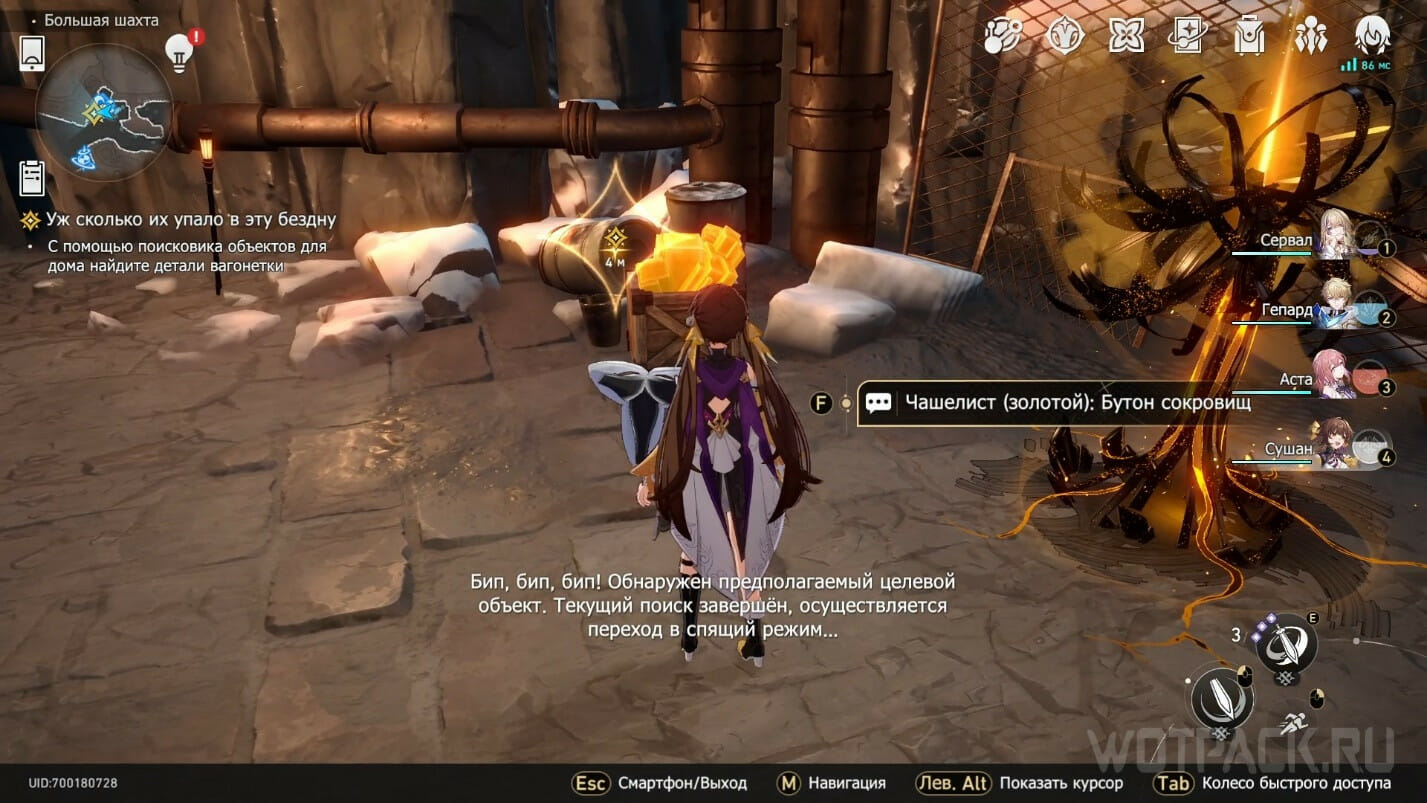Screen dimensions: 1427x803
Task: Open the minimap of the Great Mine
Action: (104, 112)
